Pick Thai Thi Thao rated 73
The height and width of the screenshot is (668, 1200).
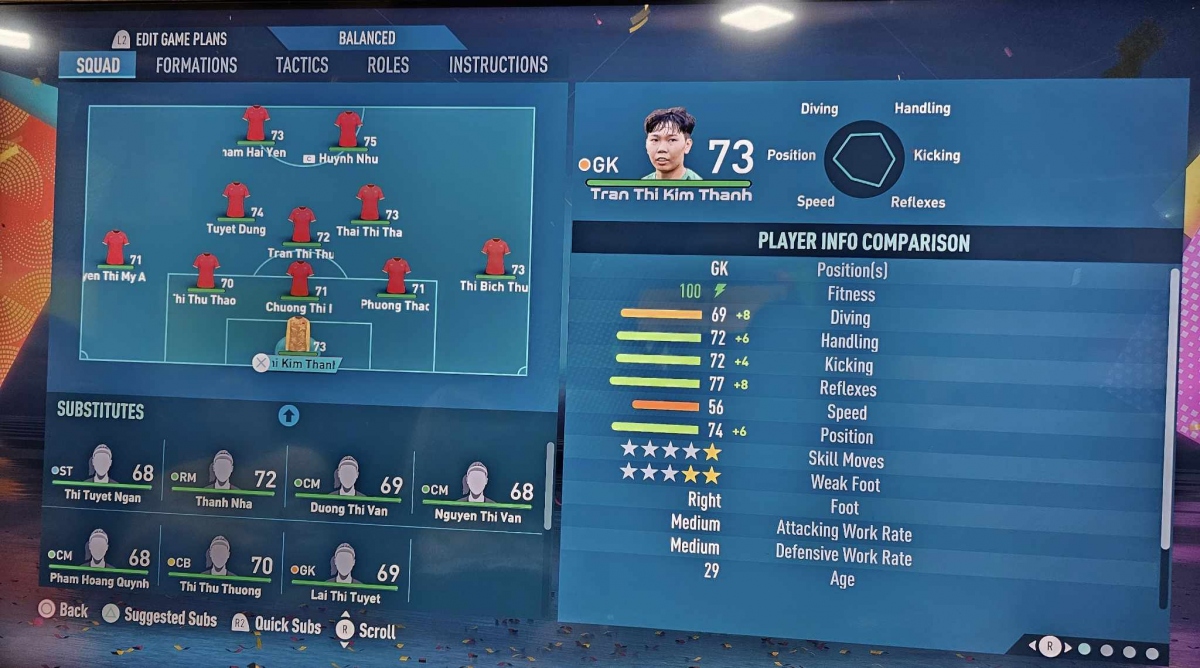coord(370,204)
